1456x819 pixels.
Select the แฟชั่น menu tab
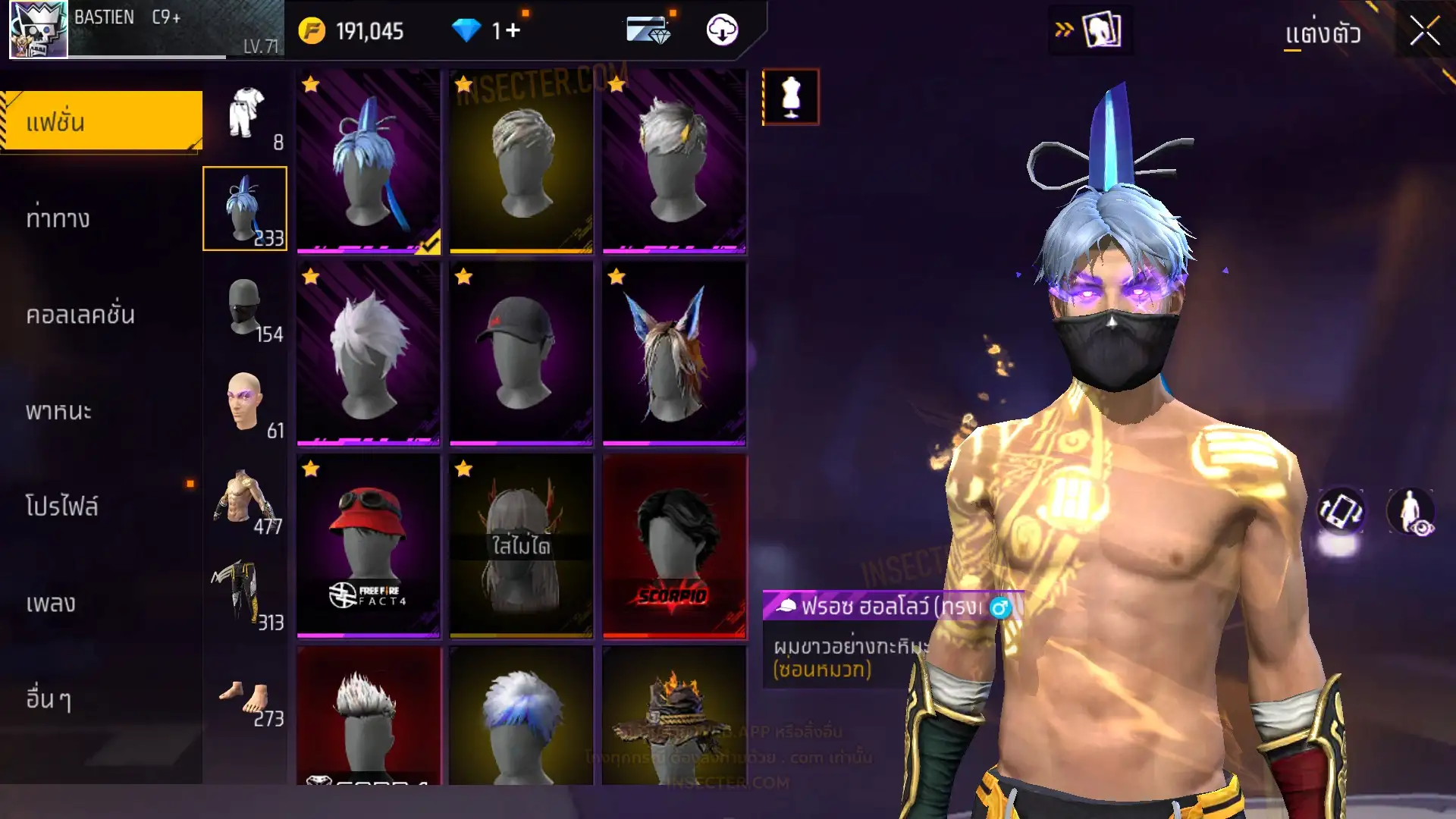[102, 121]
